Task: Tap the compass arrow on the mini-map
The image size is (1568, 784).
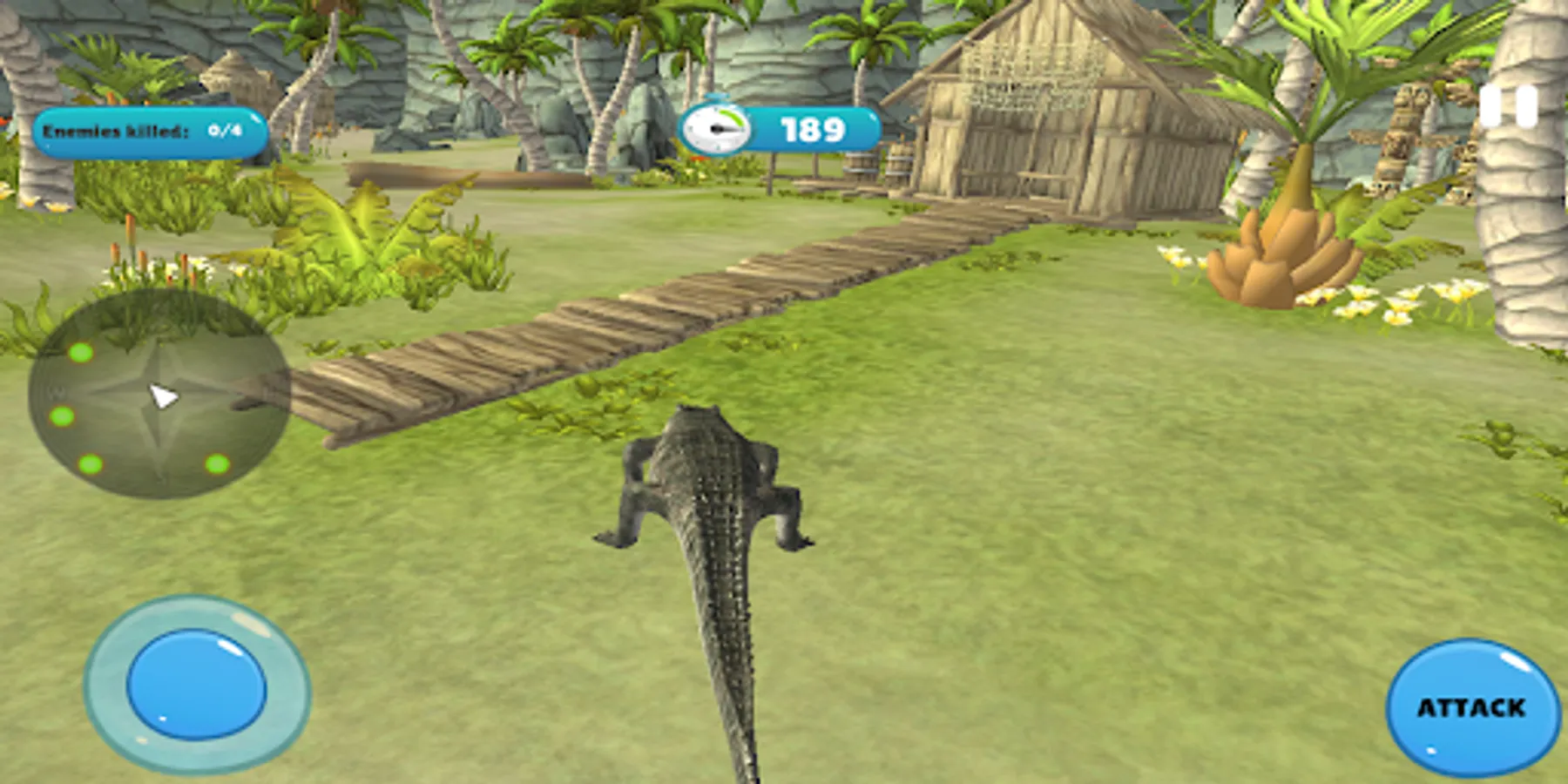Action: (x=163, y=395)
